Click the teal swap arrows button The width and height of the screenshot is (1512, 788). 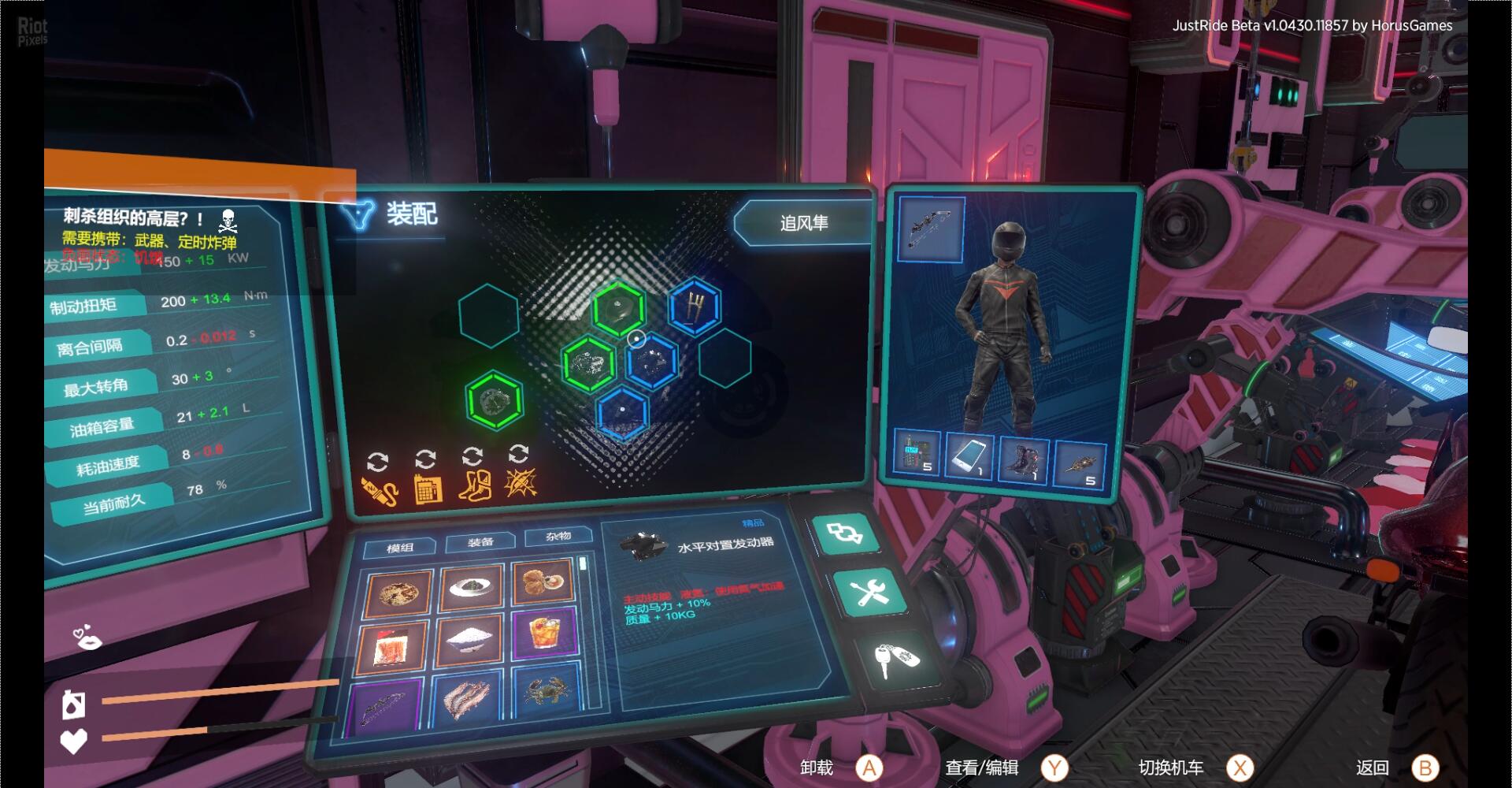pyautogui.click(x=845, y=534)
